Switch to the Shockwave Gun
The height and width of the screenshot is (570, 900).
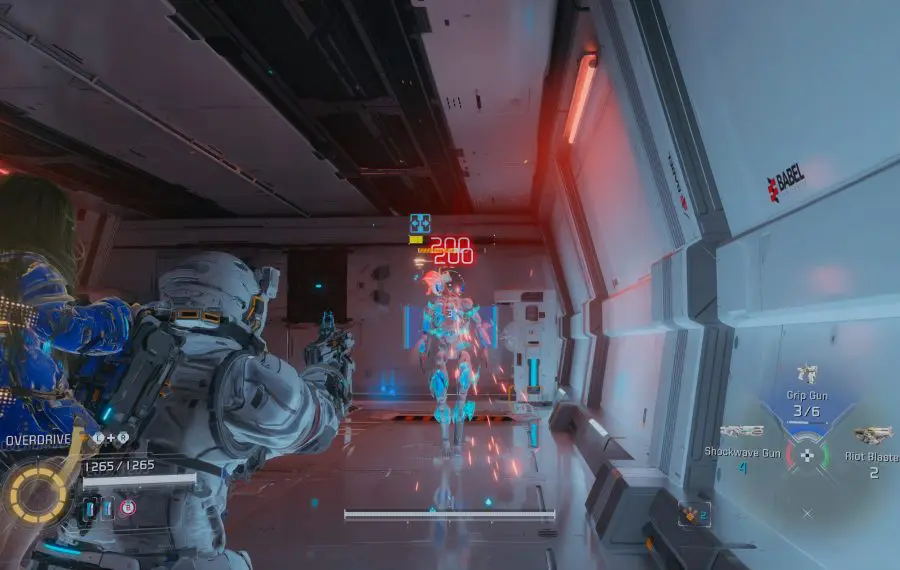[741, 432]
